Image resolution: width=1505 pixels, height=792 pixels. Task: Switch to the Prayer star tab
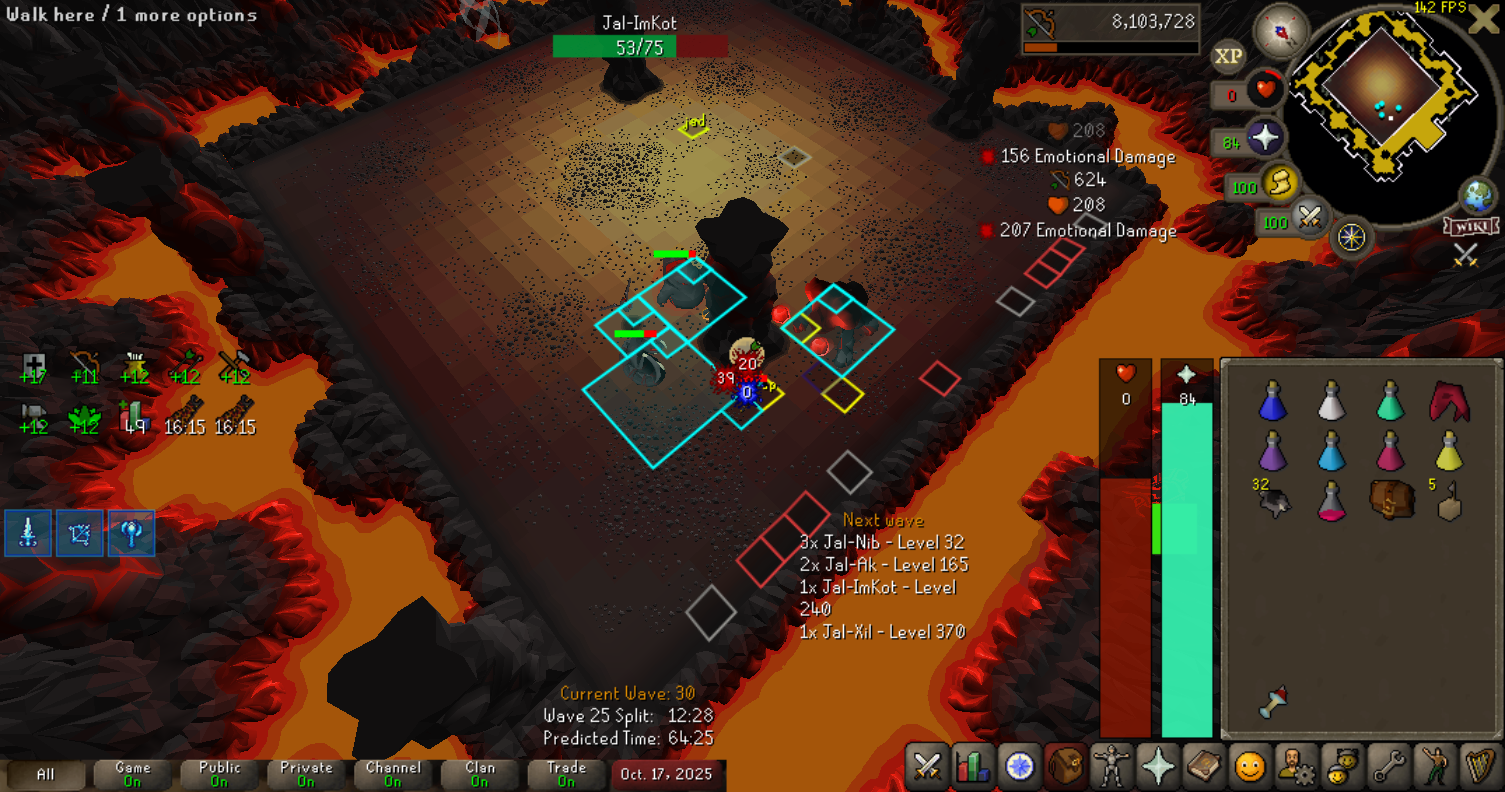[x=1157, y=767]
